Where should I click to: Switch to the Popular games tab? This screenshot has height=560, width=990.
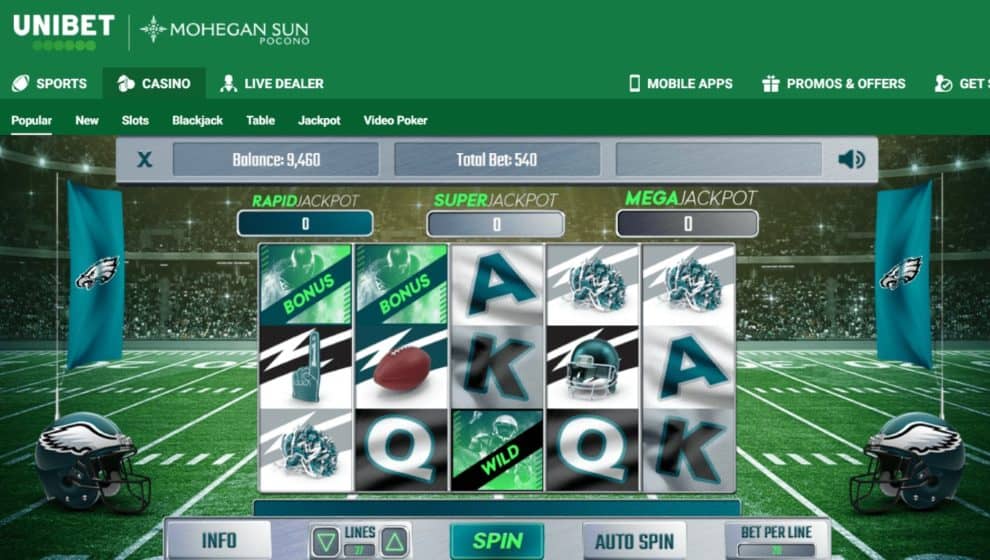click(x=31, y=120)
